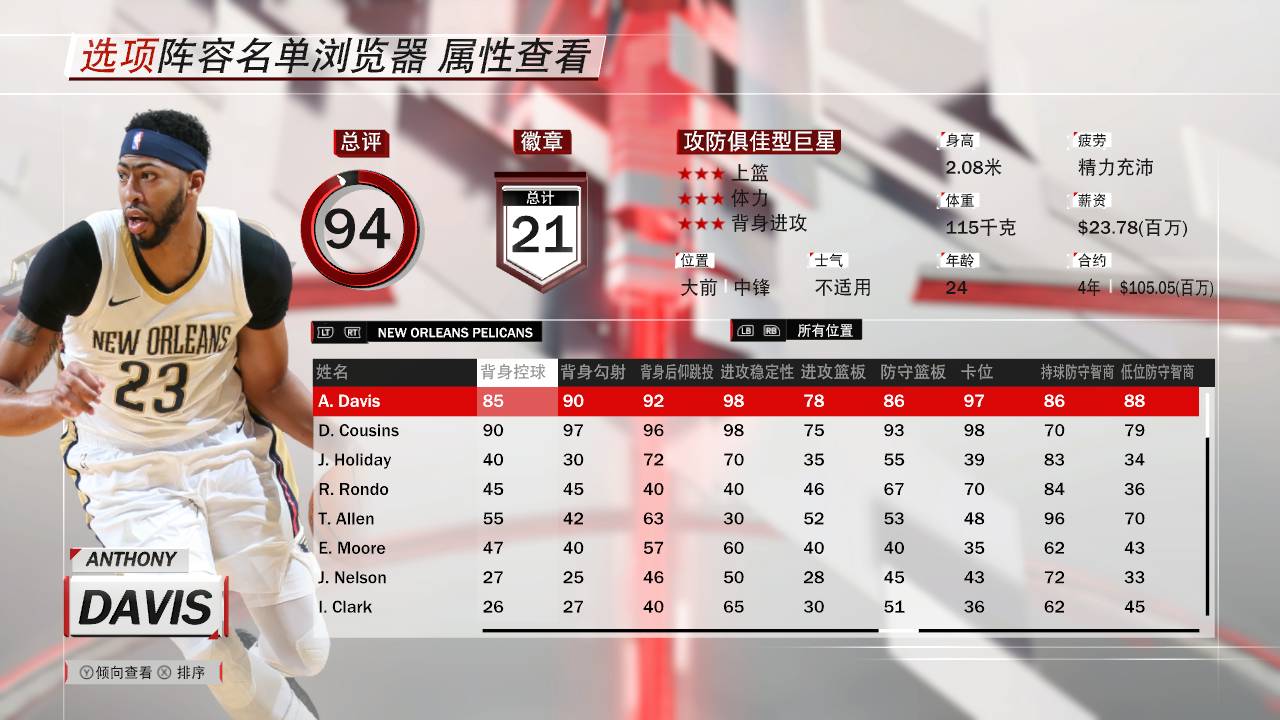Expand the 大前 position selector
Image resolution: width=1280 pixels, height=720 pixels.
pyautogui.click(x=701, y=287)
